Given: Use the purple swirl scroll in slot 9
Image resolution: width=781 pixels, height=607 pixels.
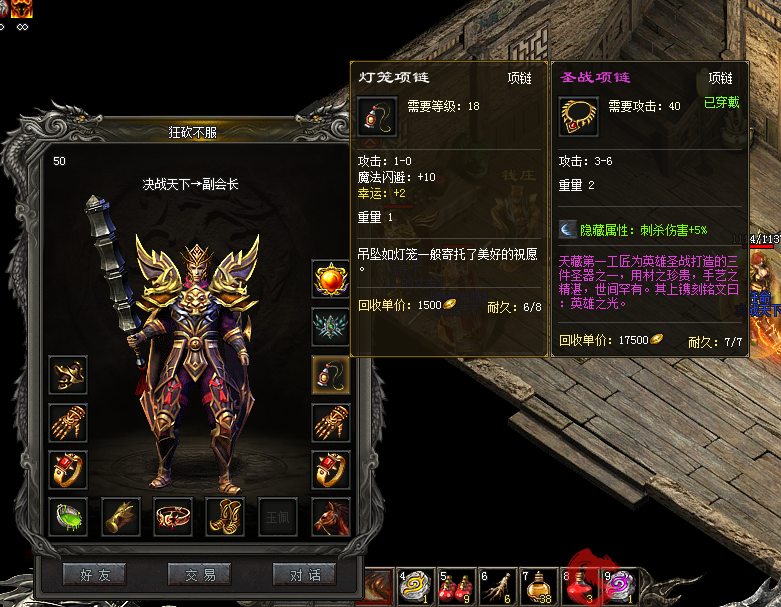Looking at the screenshot, I should pyautogui.click(x=621, y=585).
